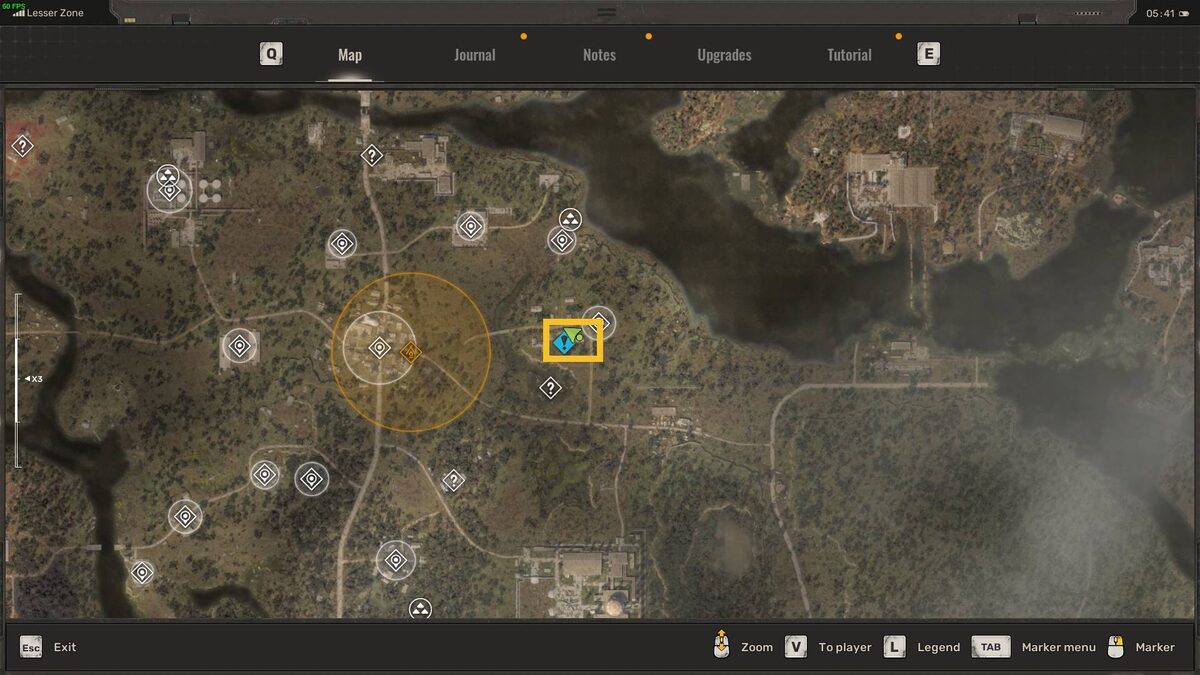The width and height of the screenshot is (1200, 675).
Task: Click the Map tab
Action: 350,55
